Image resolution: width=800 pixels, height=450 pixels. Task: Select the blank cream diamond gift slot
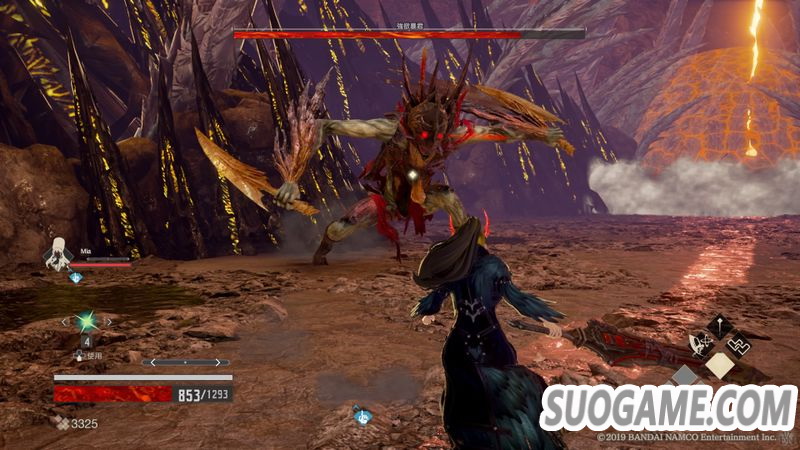[720, 366]
